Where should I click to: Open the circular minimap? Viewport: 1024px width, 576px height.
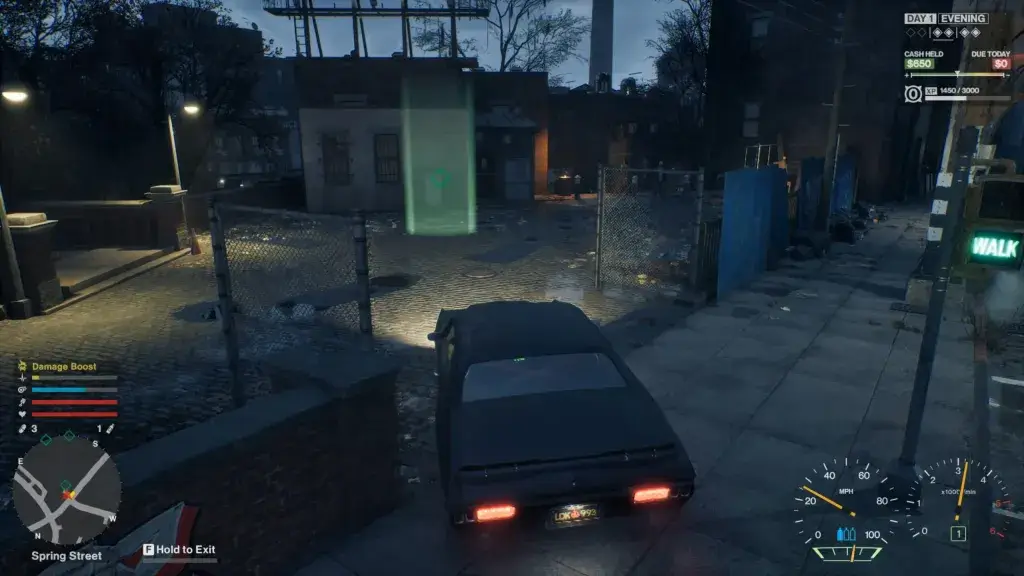[66, 492]
